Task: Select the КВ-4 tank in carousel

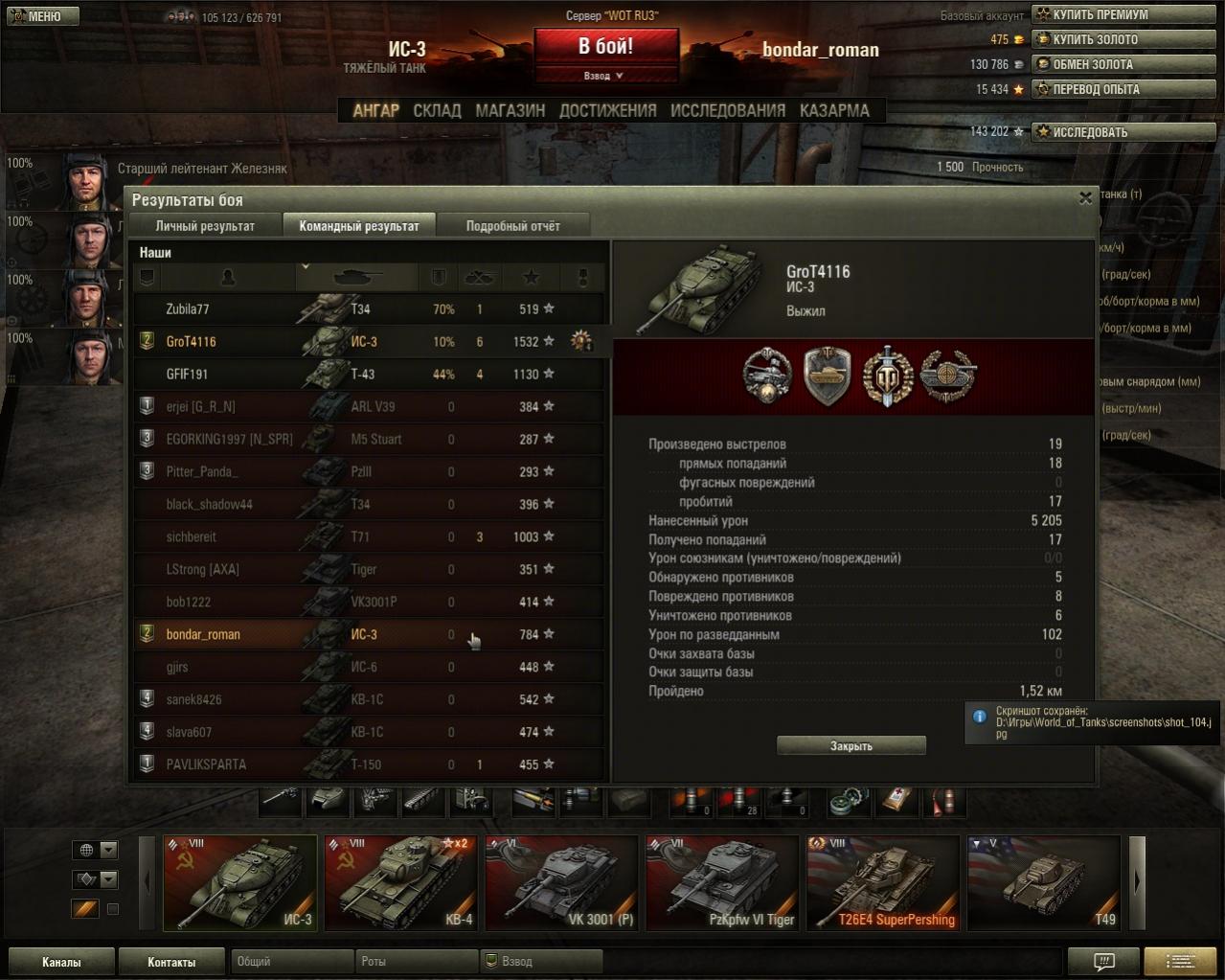Action: [x=400, y=882]
